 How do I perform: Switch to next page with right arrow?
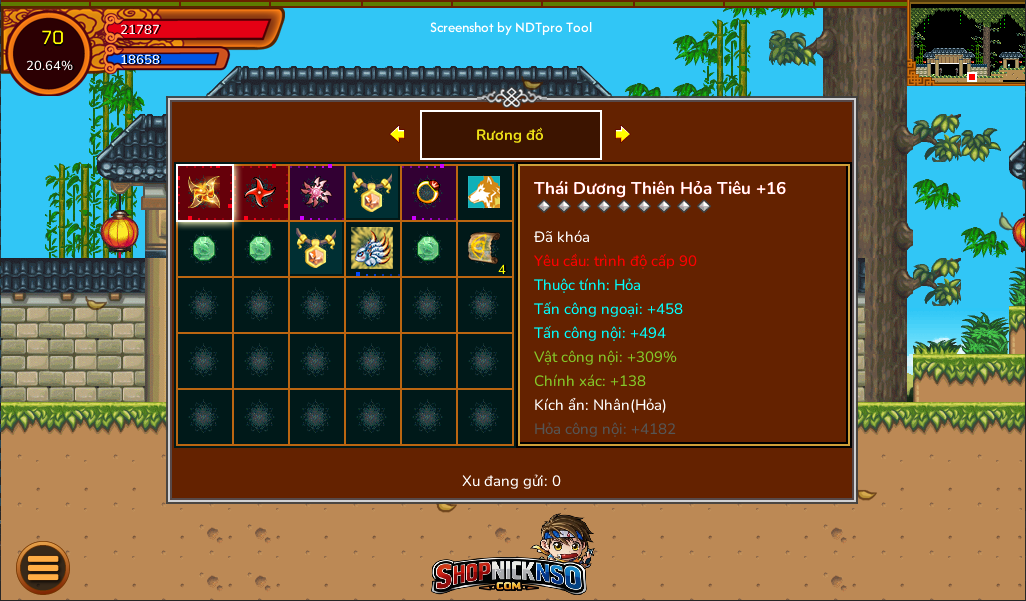622,134
